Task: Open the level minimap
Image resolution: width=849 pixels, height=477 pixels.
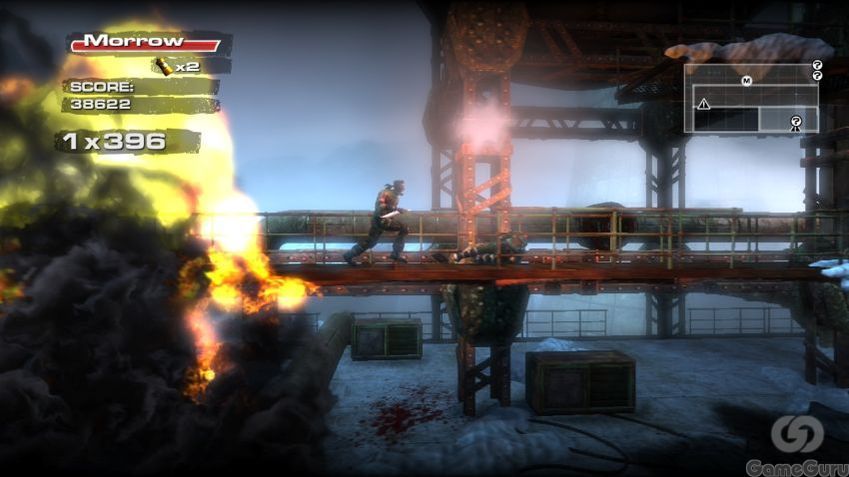Action: pos(751,99)
